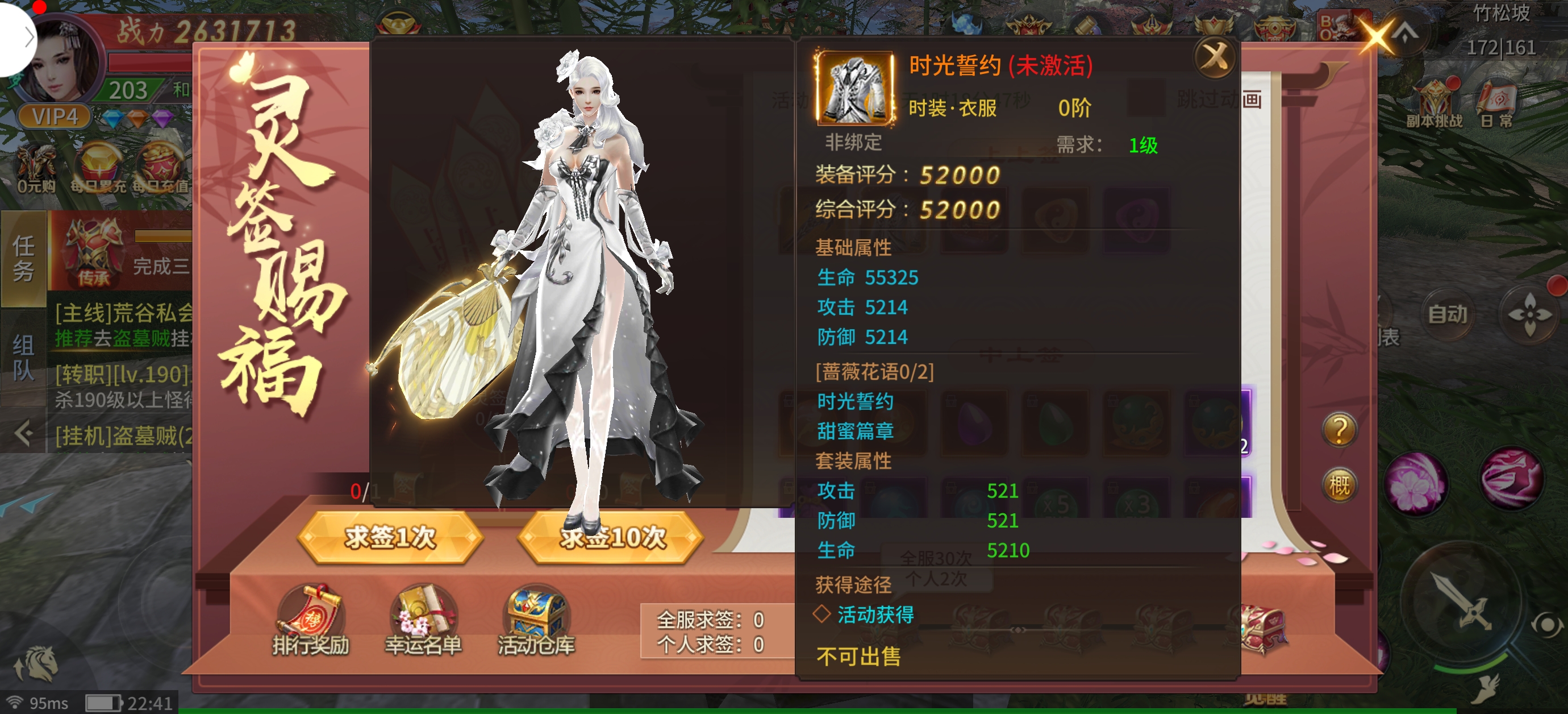Close the 时光誓约 item tooltip
This screenshot has width=1568, height=714.
1215,58
